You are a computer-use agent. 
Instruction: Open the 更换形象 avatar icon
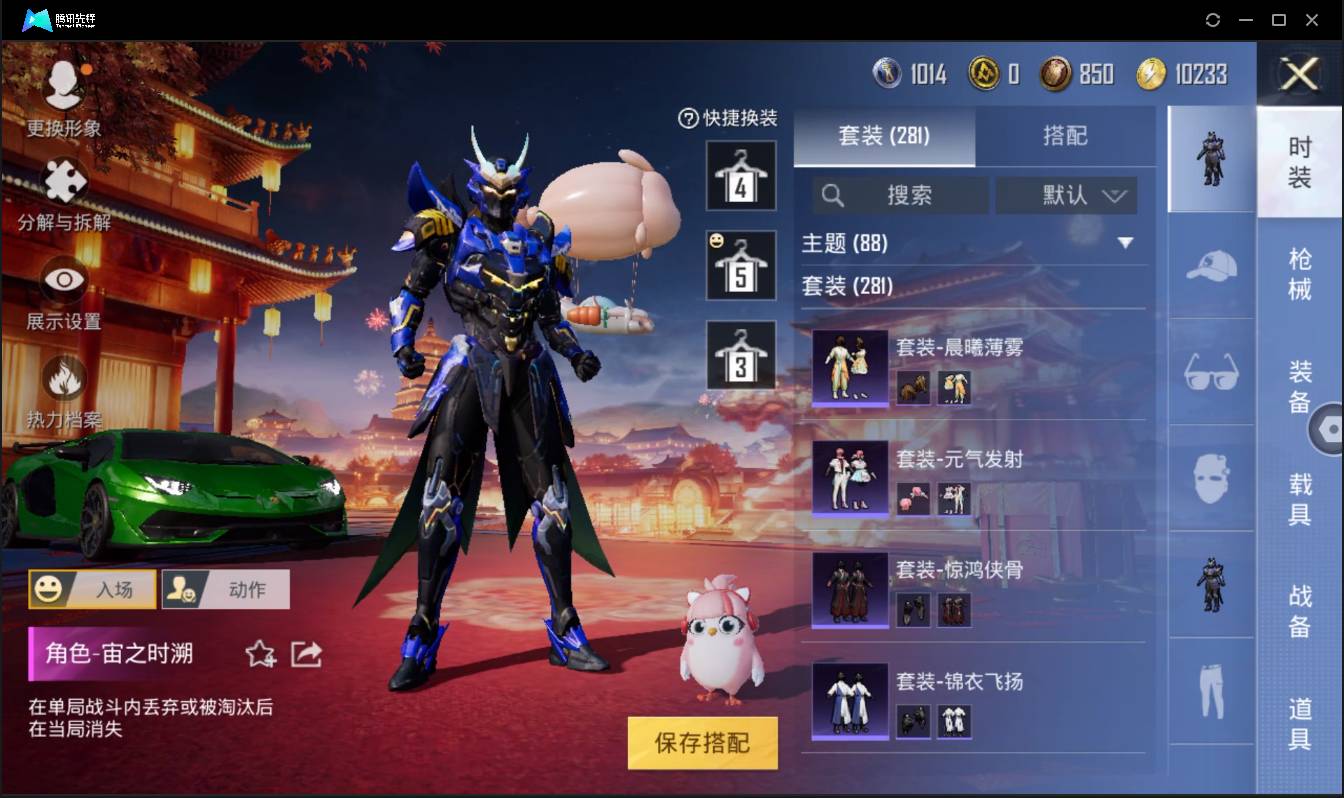[x=62, y=83]
